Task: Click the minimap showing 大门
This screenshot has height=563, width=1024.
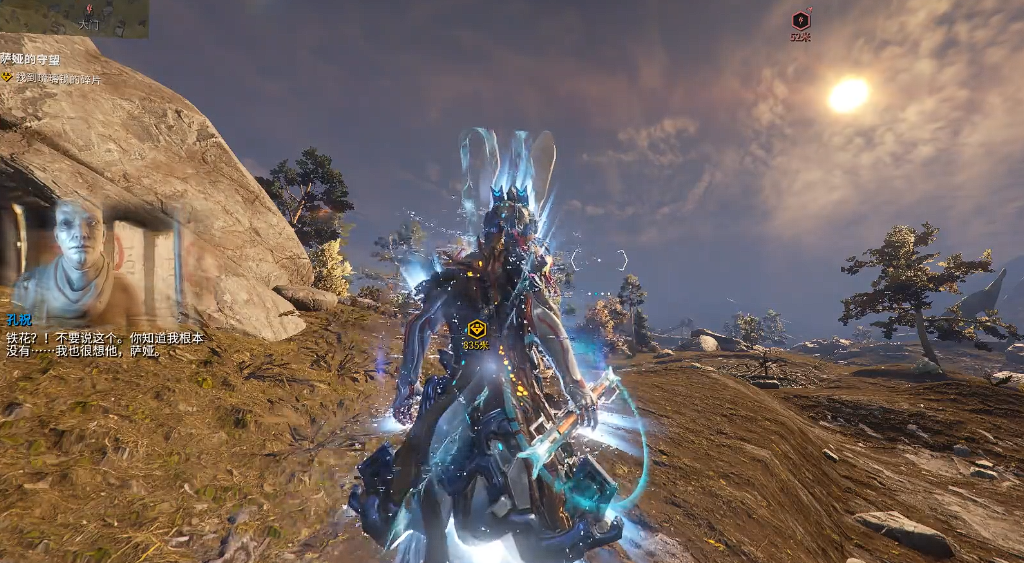Action: click(x=74, y=19)
